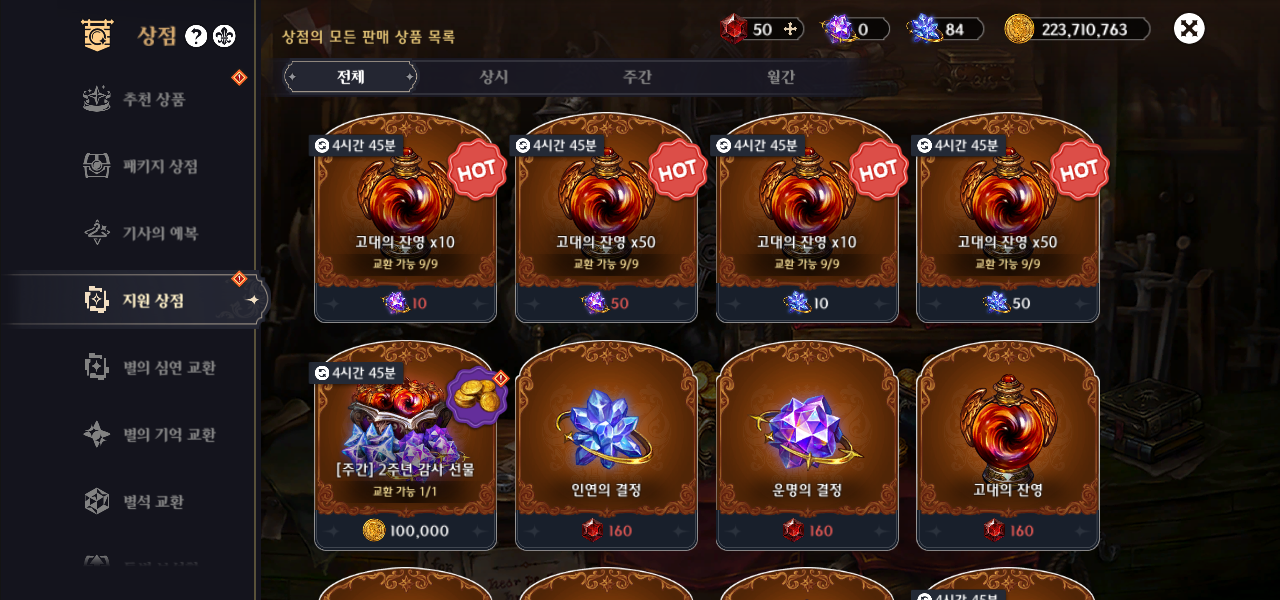This screenshot has height=600, width=1280.
Task: Open the question mark help icon
Action: click(x=196, y=37)
